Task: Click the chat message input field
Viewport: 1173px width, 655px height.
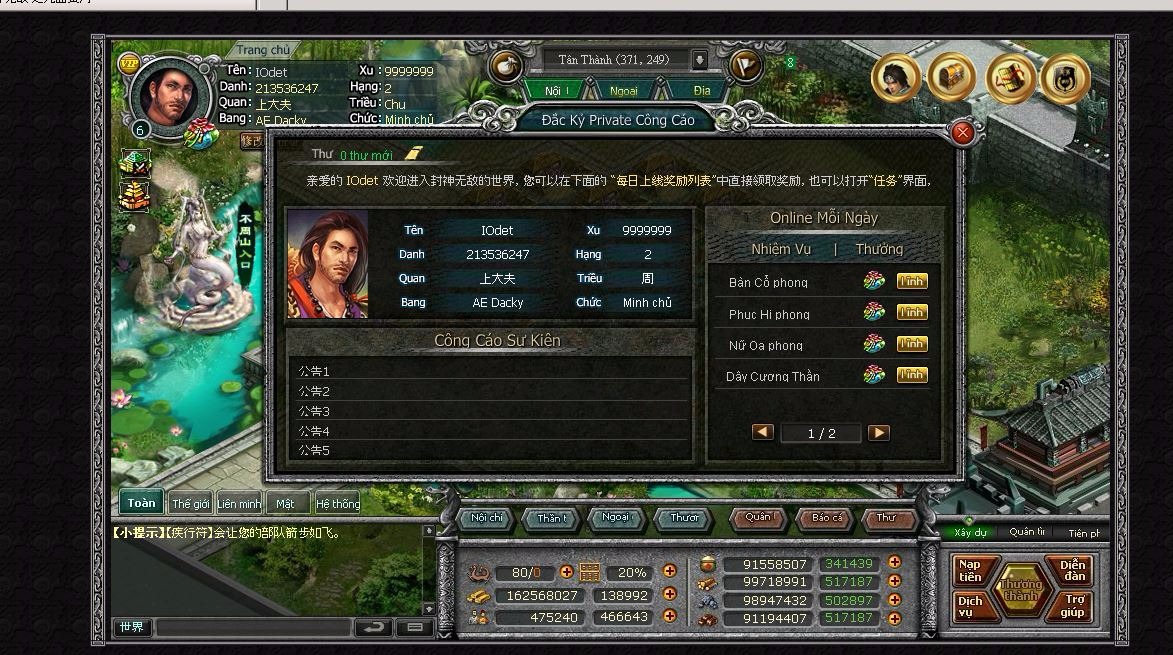Action: (x=253, y=628)
